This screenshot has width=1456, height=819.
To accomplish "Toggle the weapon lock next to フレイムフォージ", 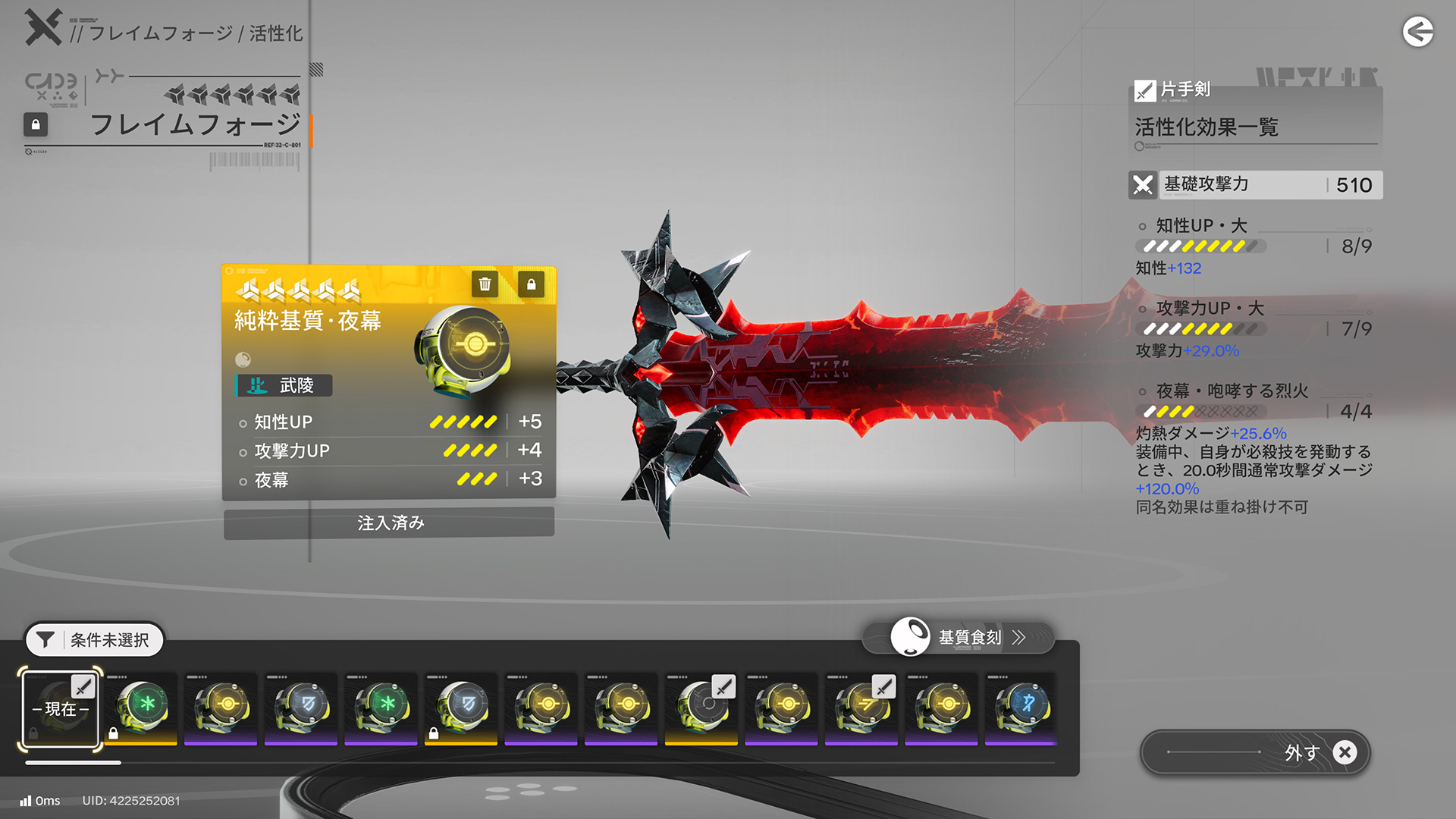I will point(36,124).
